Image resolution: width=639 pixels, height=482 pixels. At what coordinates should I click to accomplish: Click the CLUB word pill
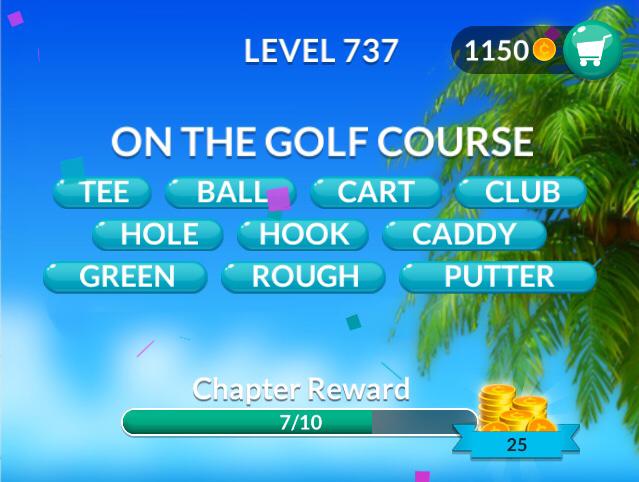521,192
